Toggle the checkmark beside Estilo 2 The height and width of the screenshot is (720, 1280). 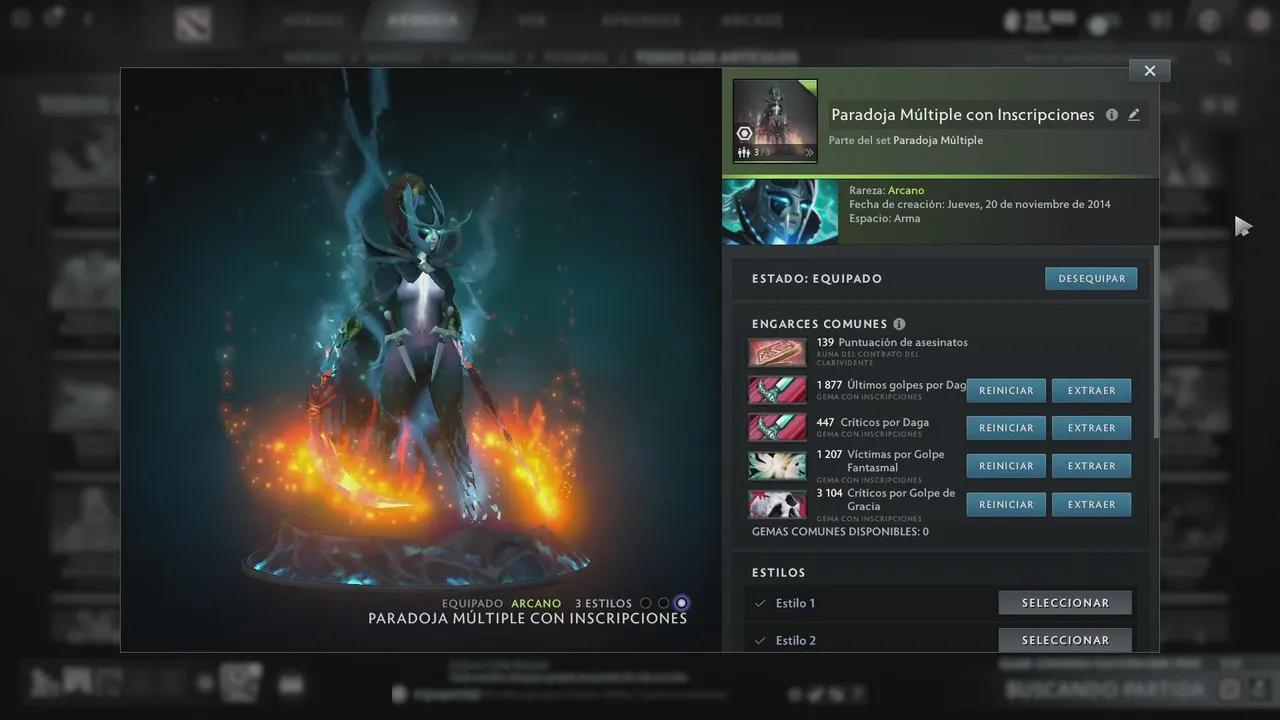(760, 640)
